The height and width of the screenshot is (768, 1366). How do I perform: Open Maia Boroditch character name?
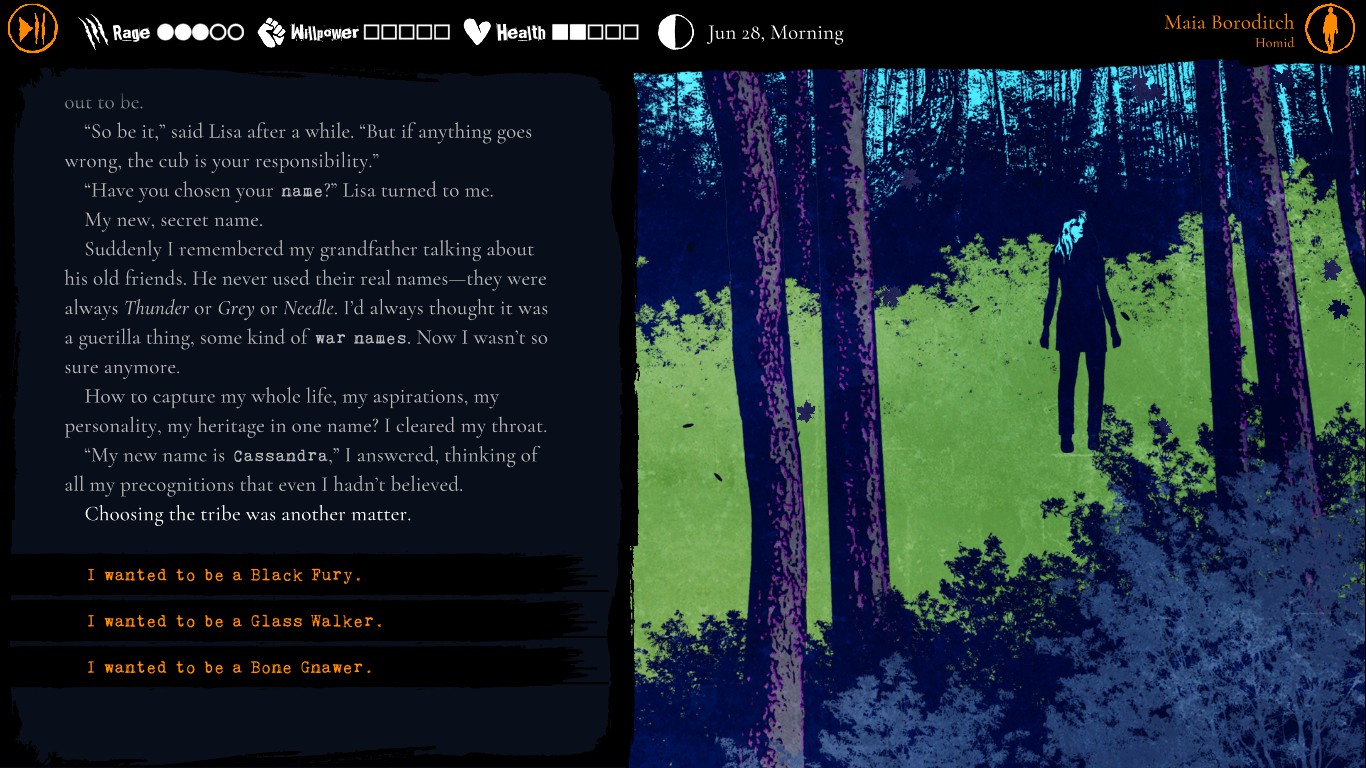[x=1228, y=23]
